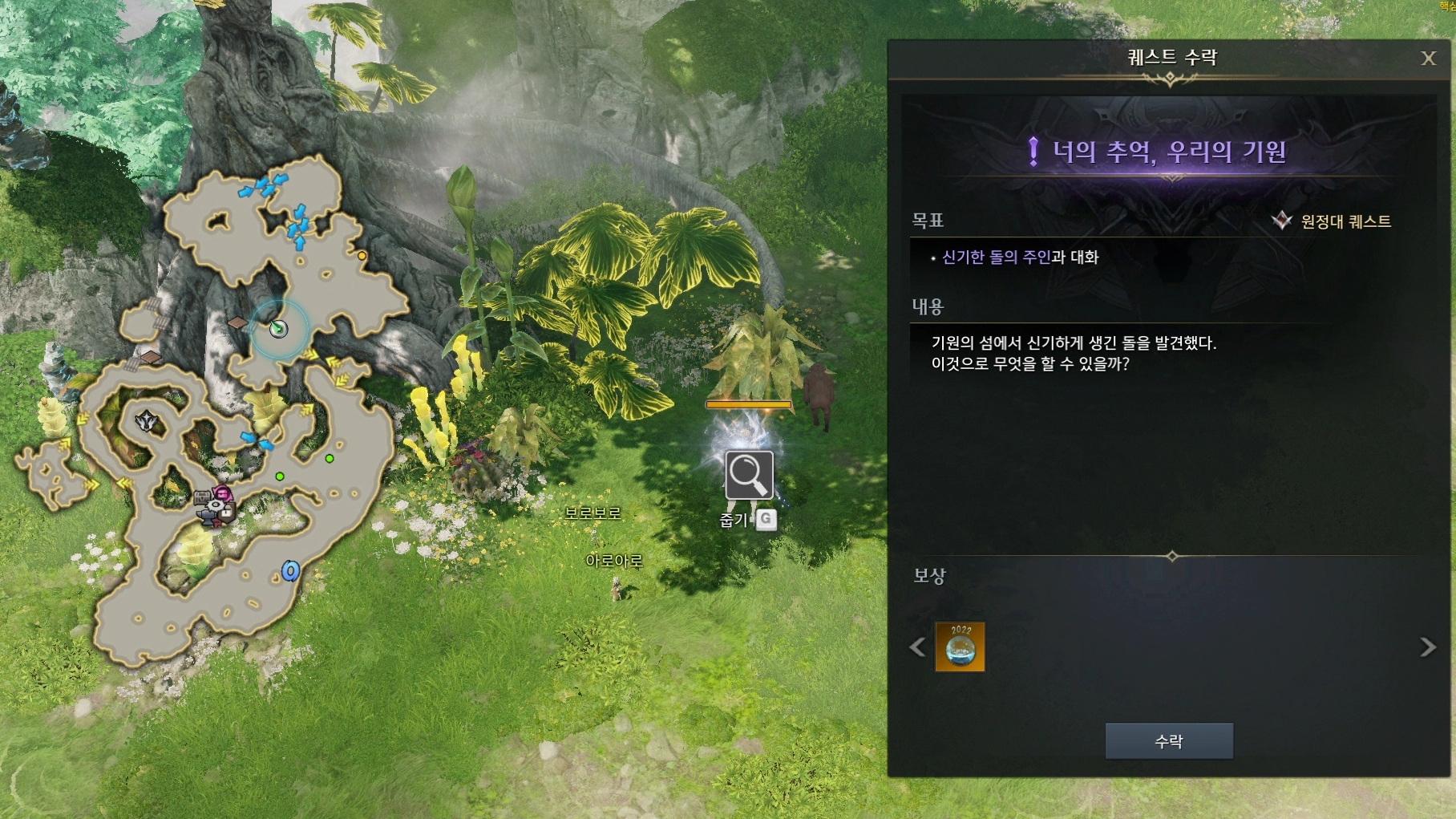The image size is (1456, 819).
Task: Click the pink-haired NPC marker on minimap
Action: pos(222,492)
